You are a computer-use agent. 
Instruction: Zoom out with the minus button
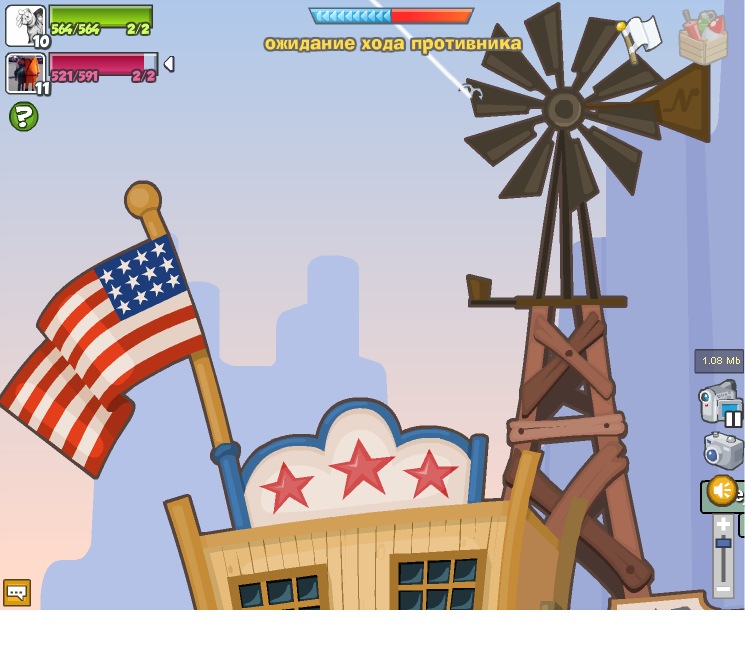pyautogui.click(x=723, y=590)
